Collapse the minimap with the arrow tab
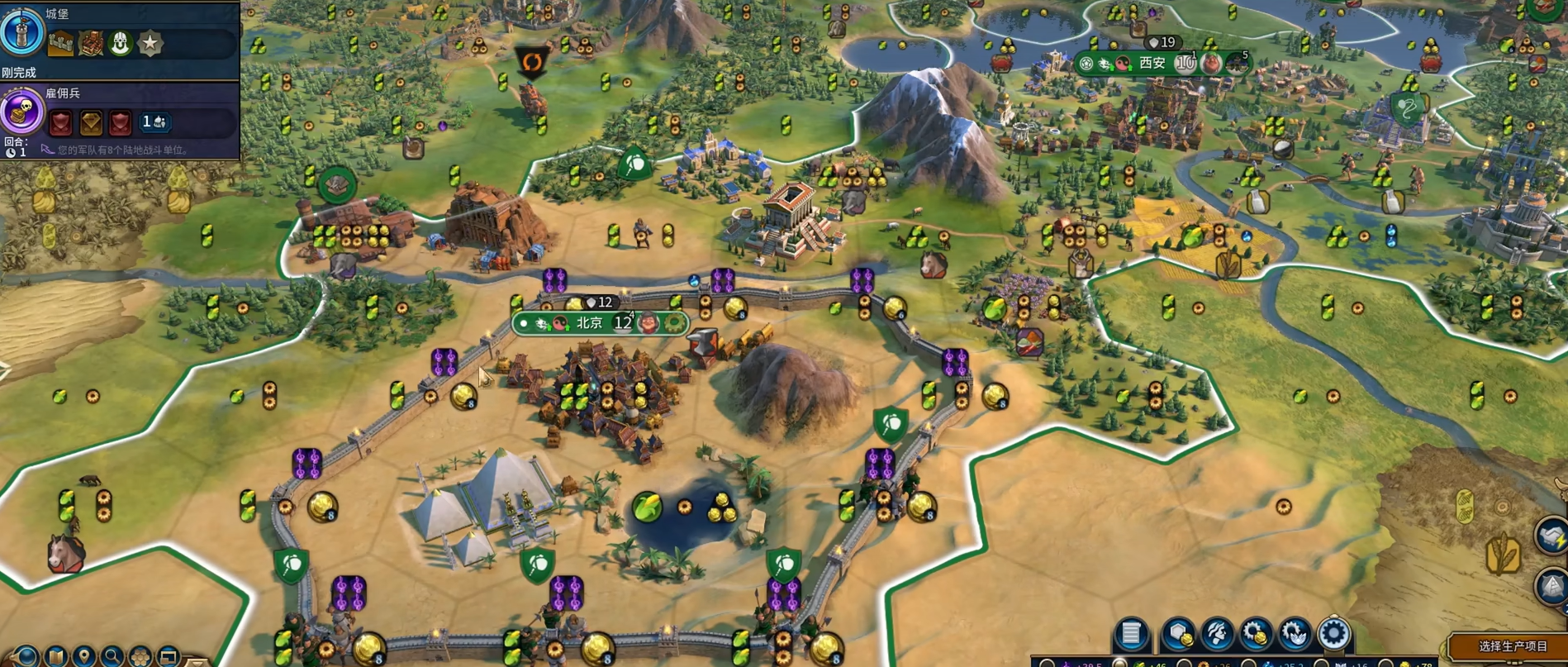Viewport: 1568px width, 667px height. (x=197, y=661)
